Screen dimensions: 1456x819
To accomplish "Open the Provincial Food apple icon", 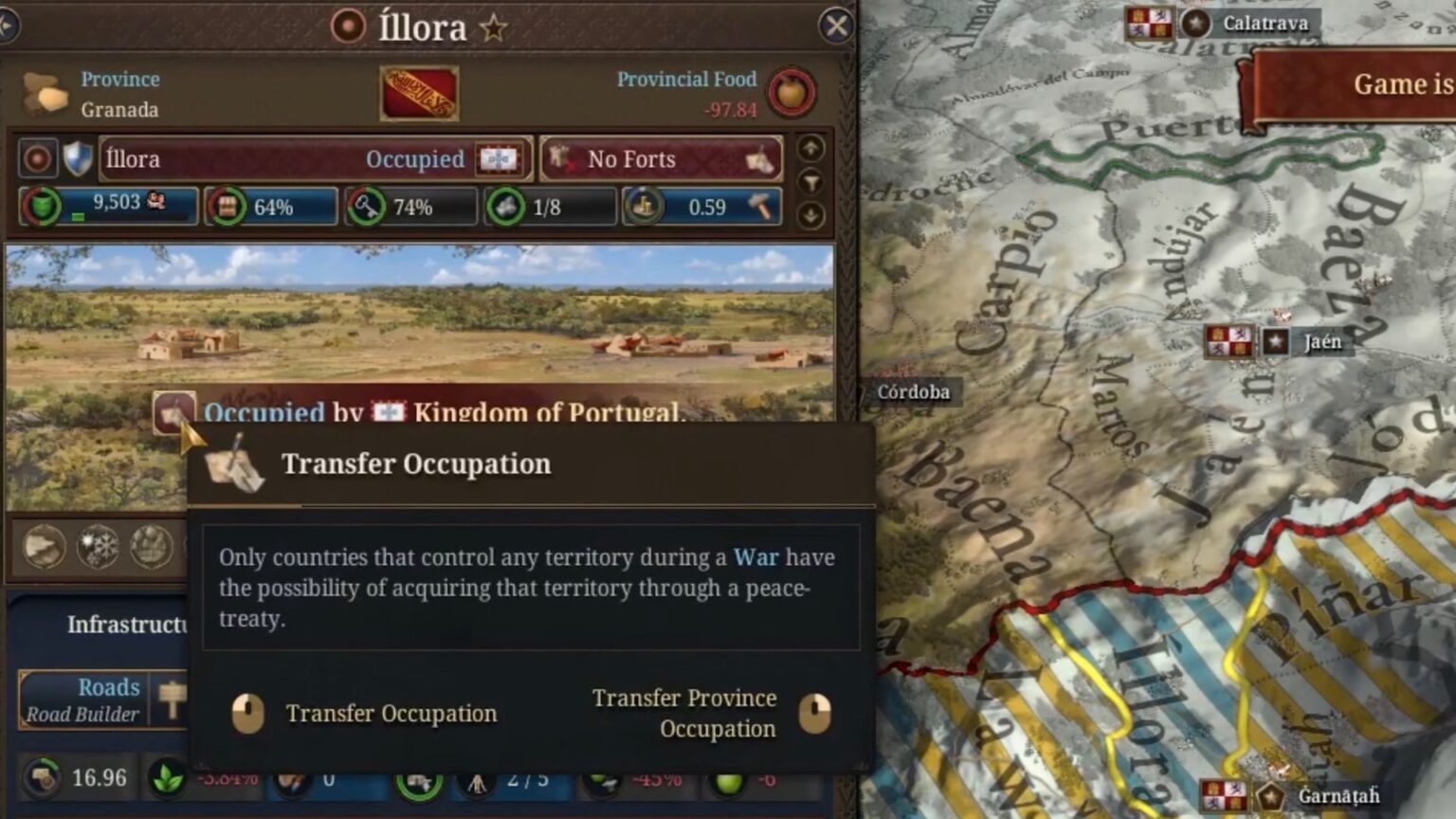I will pos(792,94).
